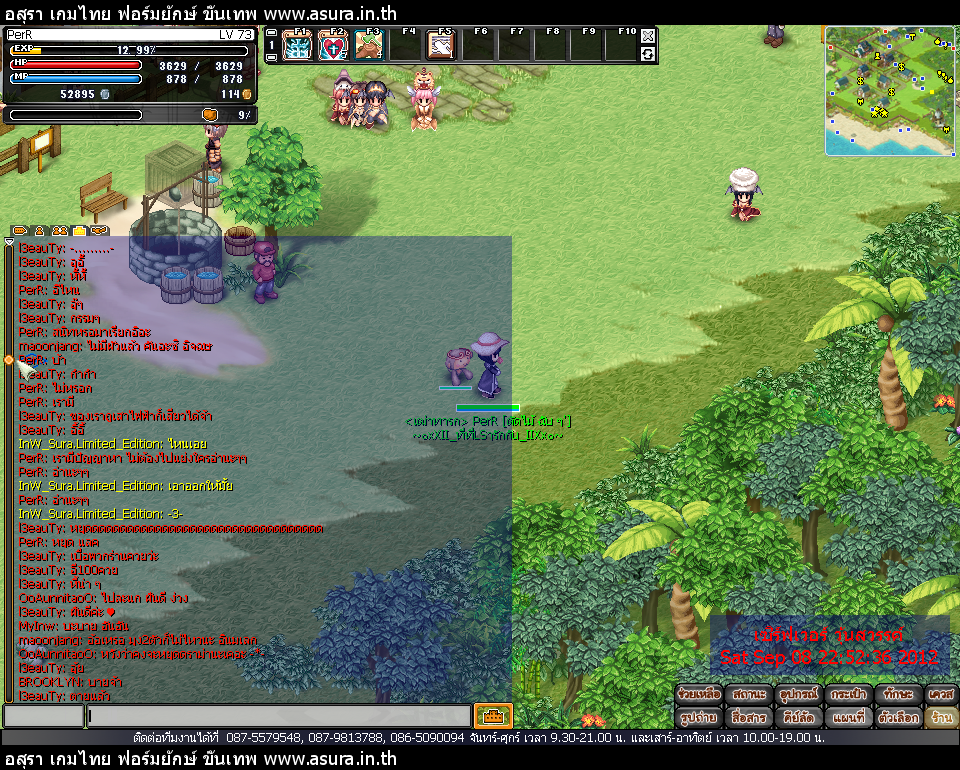The image size is (960, 770).
Task: Activate the F5 hand scroll slot
Action: click(x=441, y=46)
